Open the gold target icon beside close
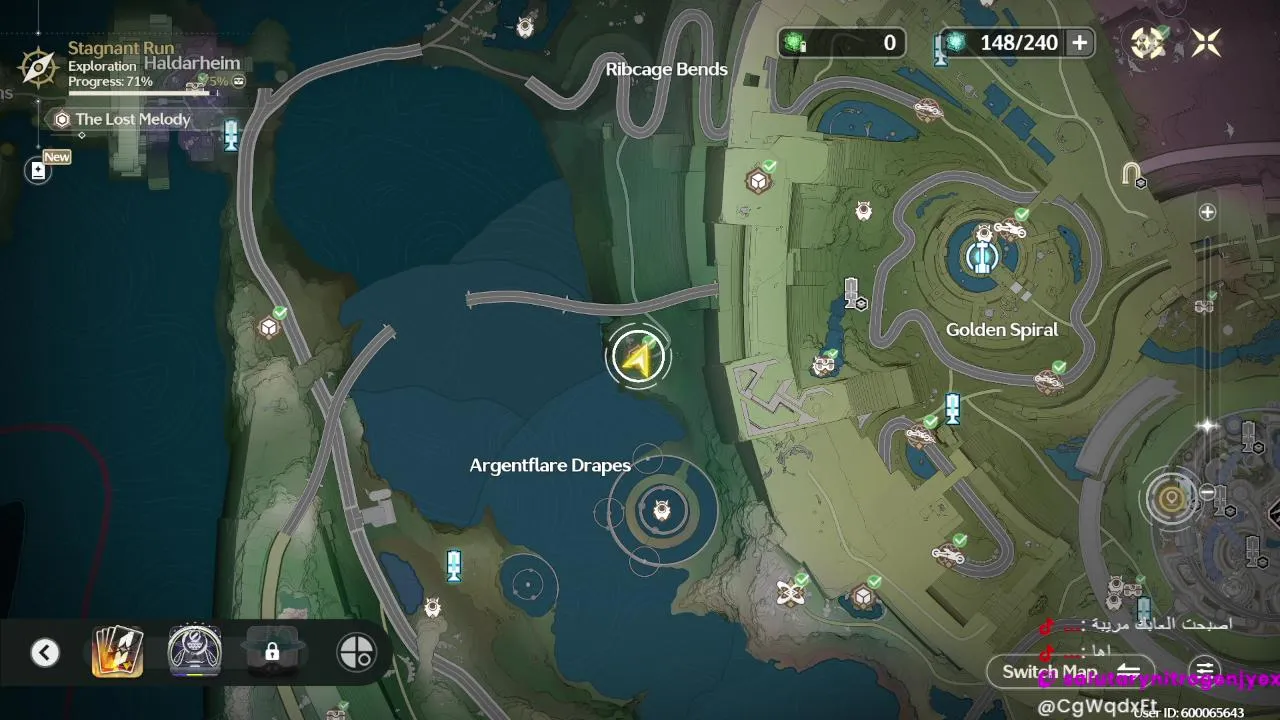The image size is (1280, 720). coord(1148,42)
